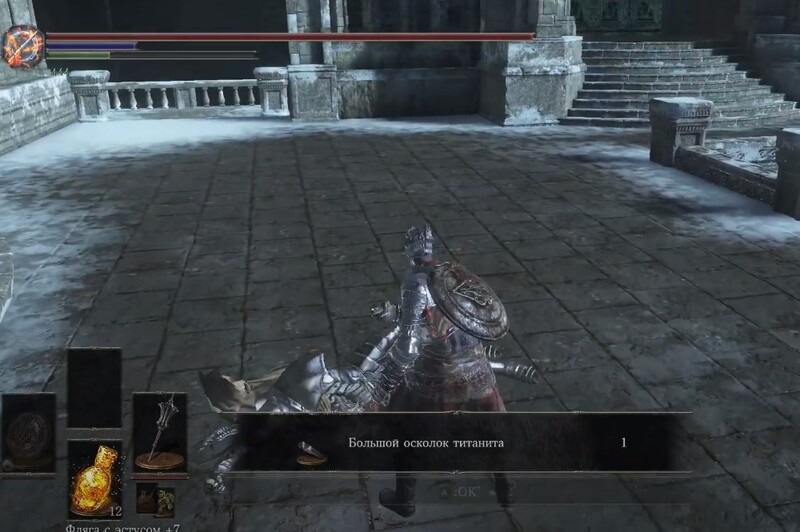
Task: Click the right-hand weapon slot
Action: pos(159,432)
